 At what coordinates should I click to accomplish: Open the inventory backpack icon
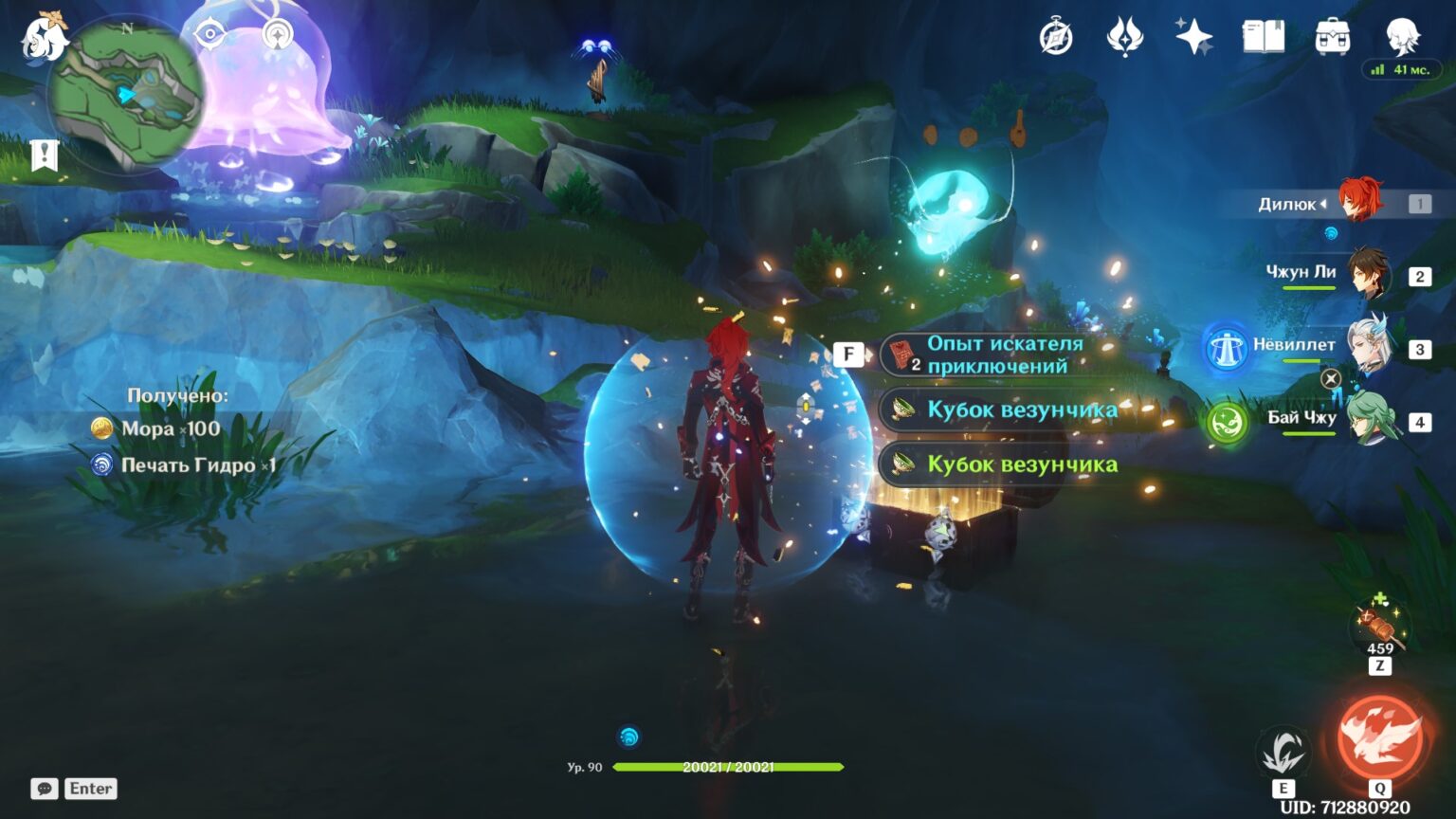(x=1332, y=36)
